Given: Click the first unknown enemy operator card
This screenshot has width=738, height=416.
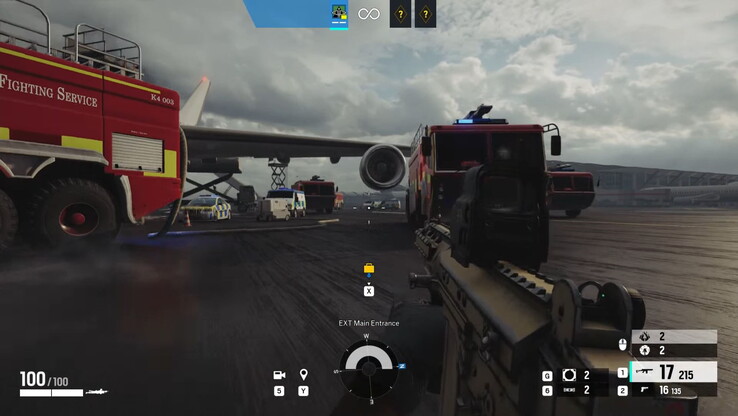Looking at the screenshot, I should tap(399, 14).
